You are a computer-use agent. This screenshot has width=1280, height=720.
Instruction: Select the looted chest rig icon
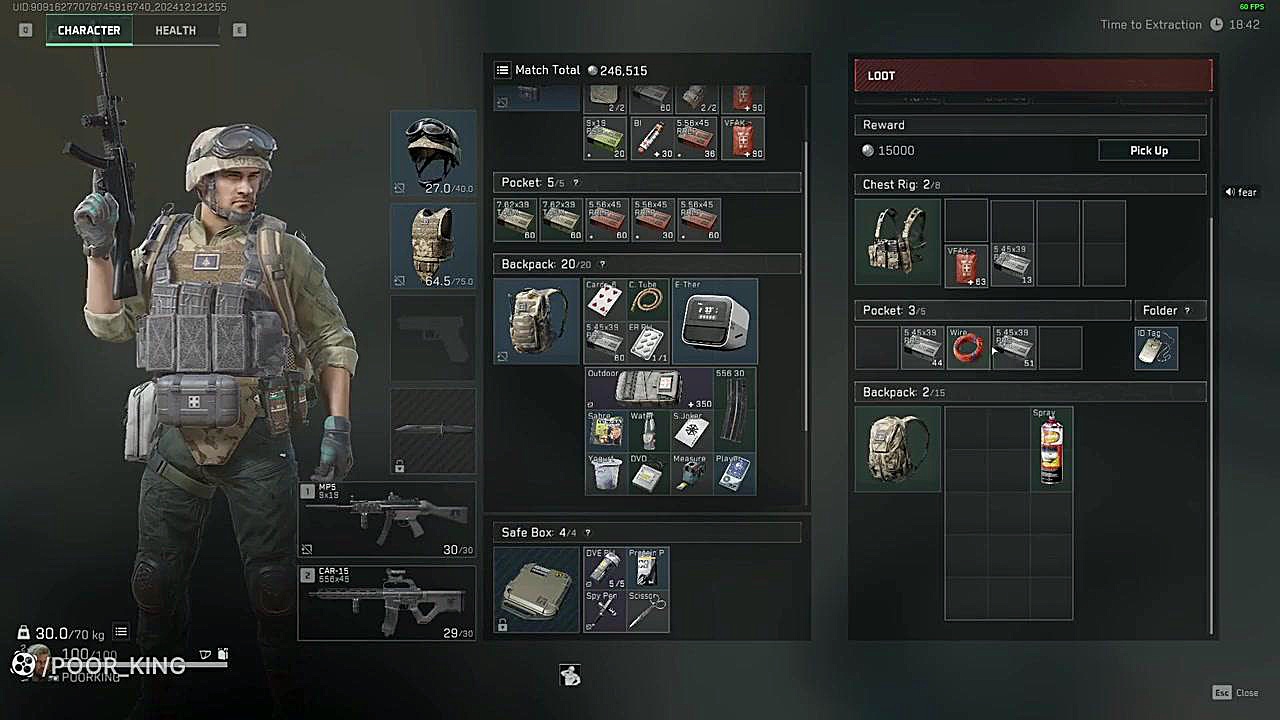tap(897, 242)
